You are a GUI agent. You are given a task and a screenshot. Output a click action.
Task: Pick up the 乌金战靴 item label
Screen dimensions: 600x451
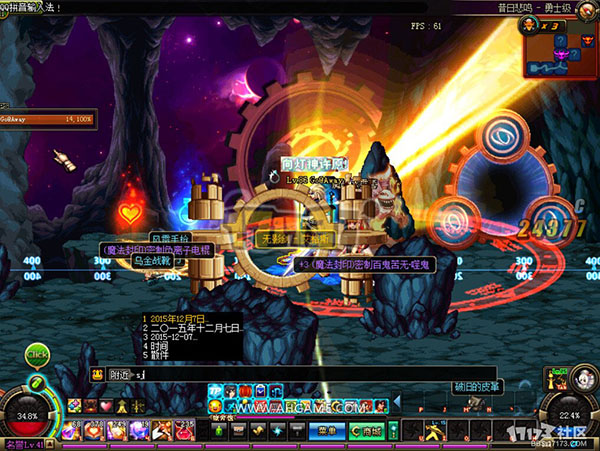coord(151,260)
